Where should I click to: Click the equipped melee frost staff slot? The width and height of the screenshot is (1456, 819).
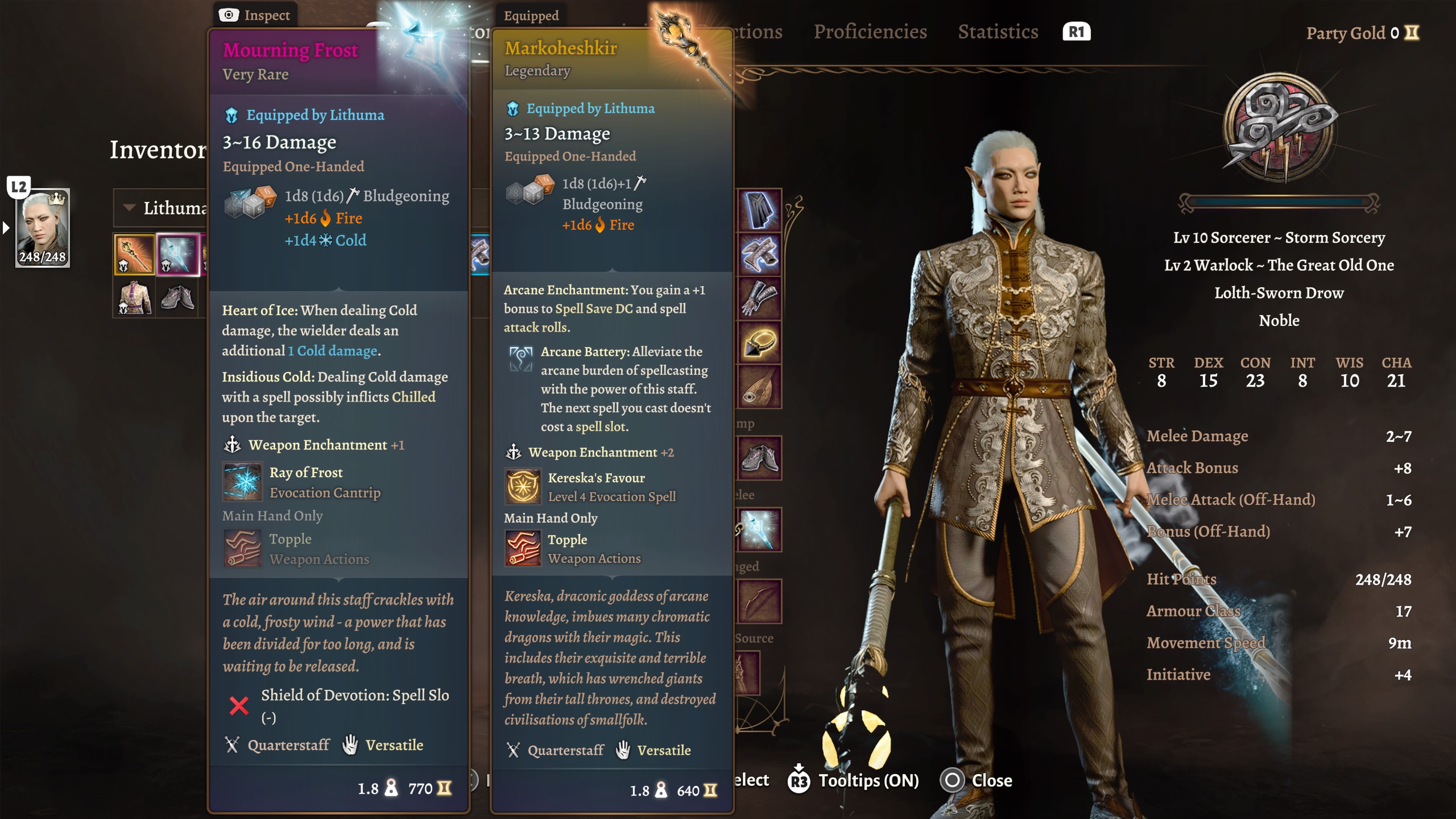[759, 530]
